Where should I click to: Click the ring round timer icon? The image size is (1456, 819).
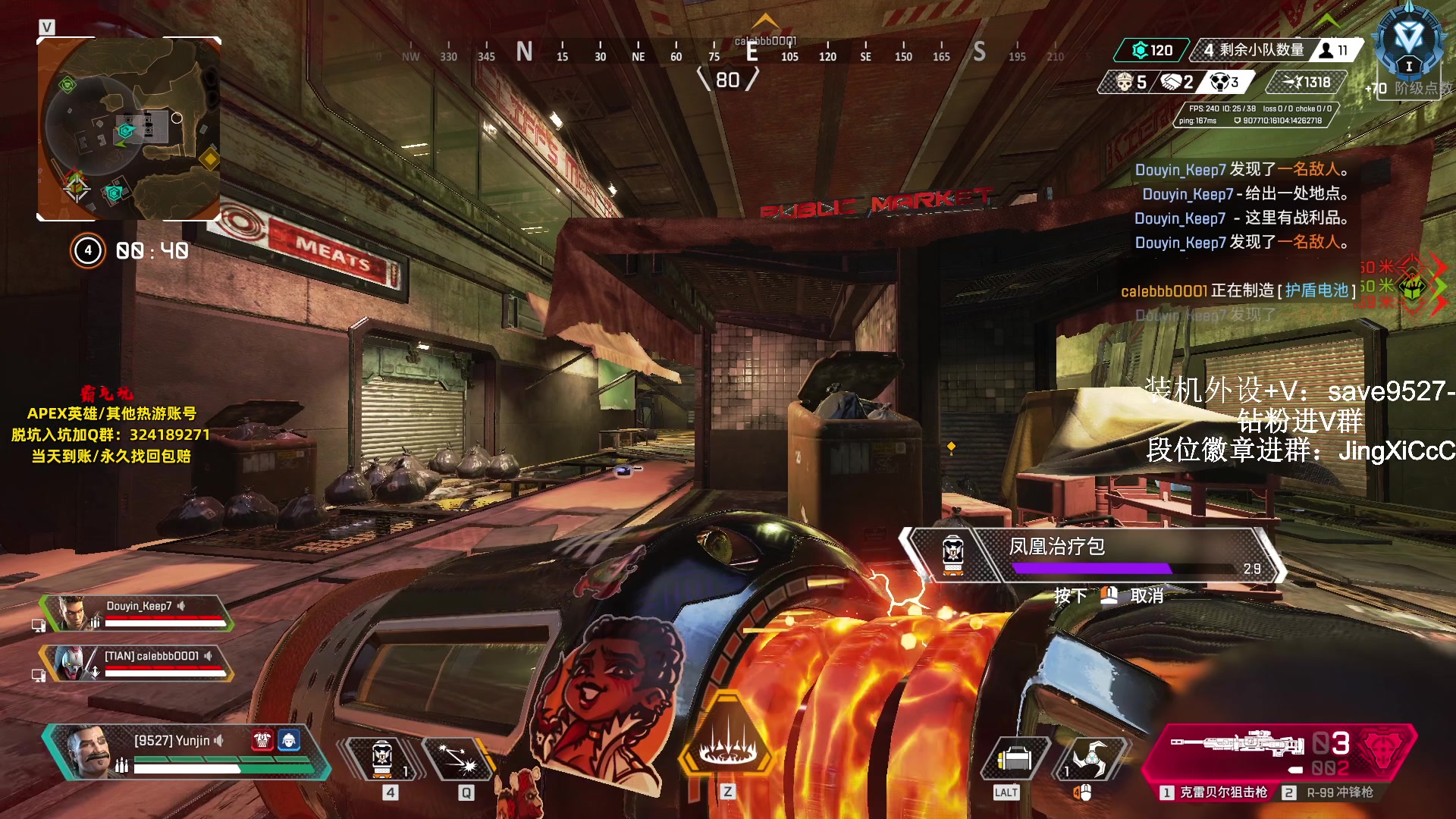point(88,250)
